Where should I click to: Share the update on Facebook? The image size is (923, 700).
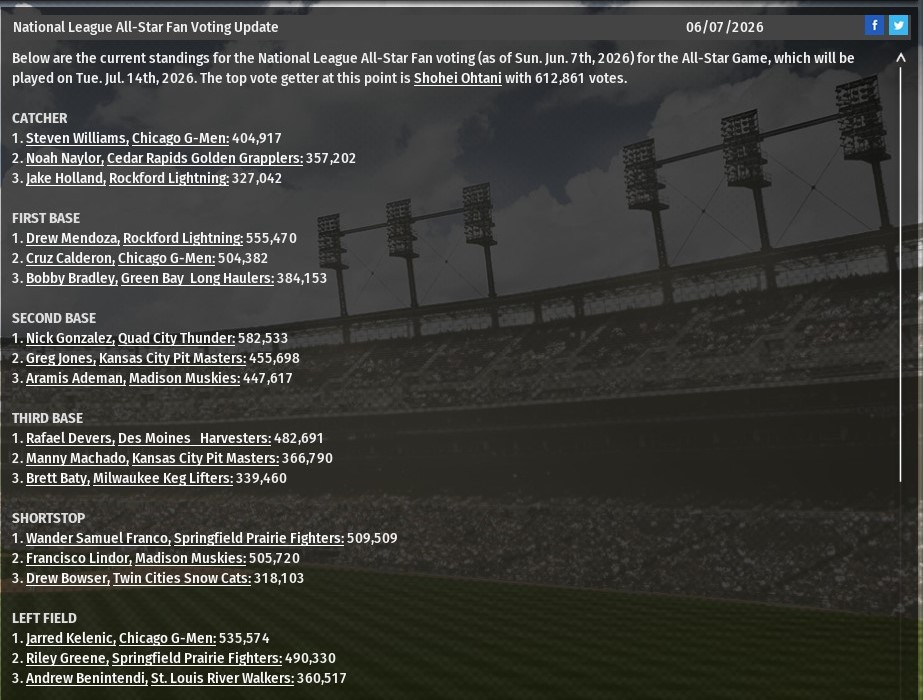click(874, 26)
